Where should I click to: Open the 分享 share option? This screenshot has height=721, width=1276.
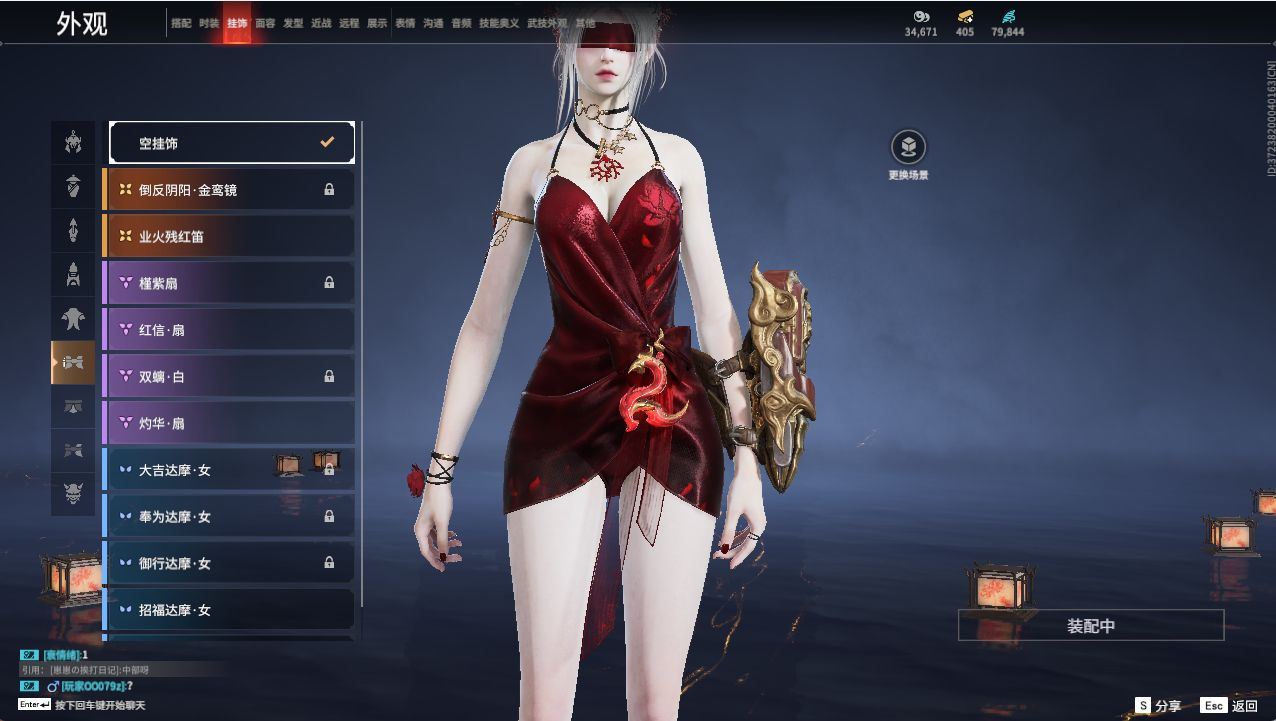coord(1158,706)
